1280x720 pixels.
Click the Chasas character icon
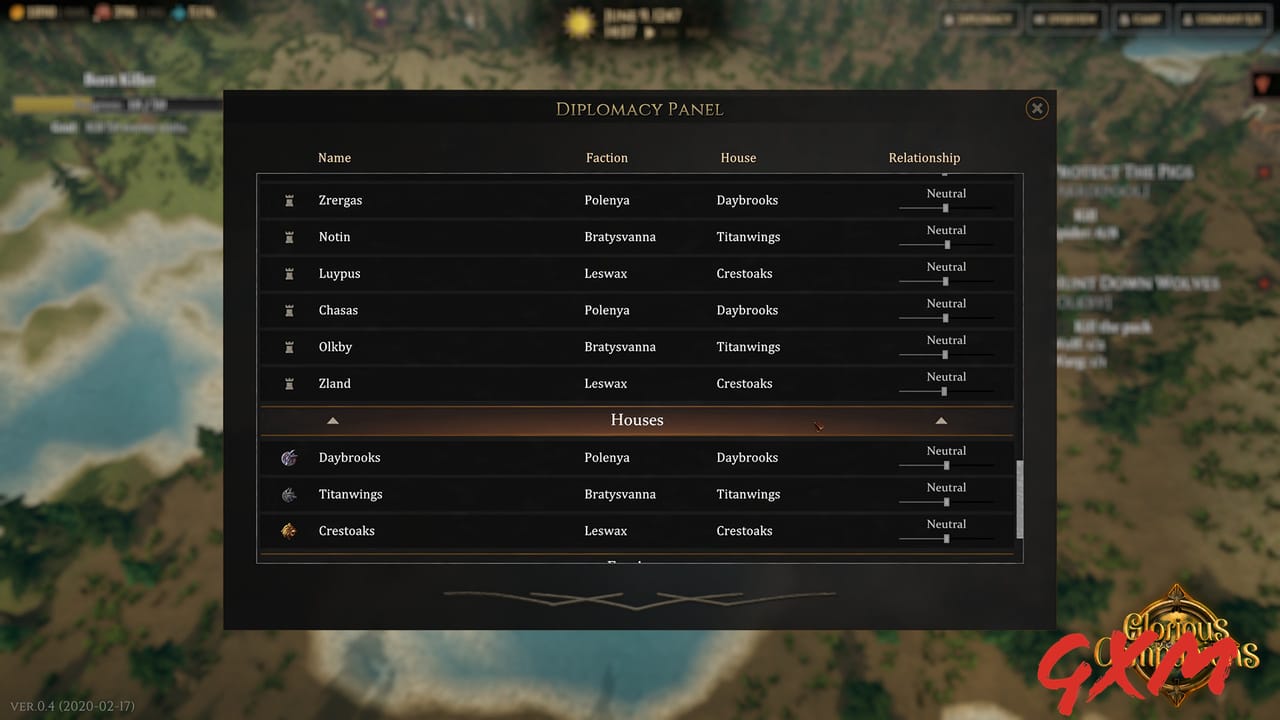coord(290,310)
